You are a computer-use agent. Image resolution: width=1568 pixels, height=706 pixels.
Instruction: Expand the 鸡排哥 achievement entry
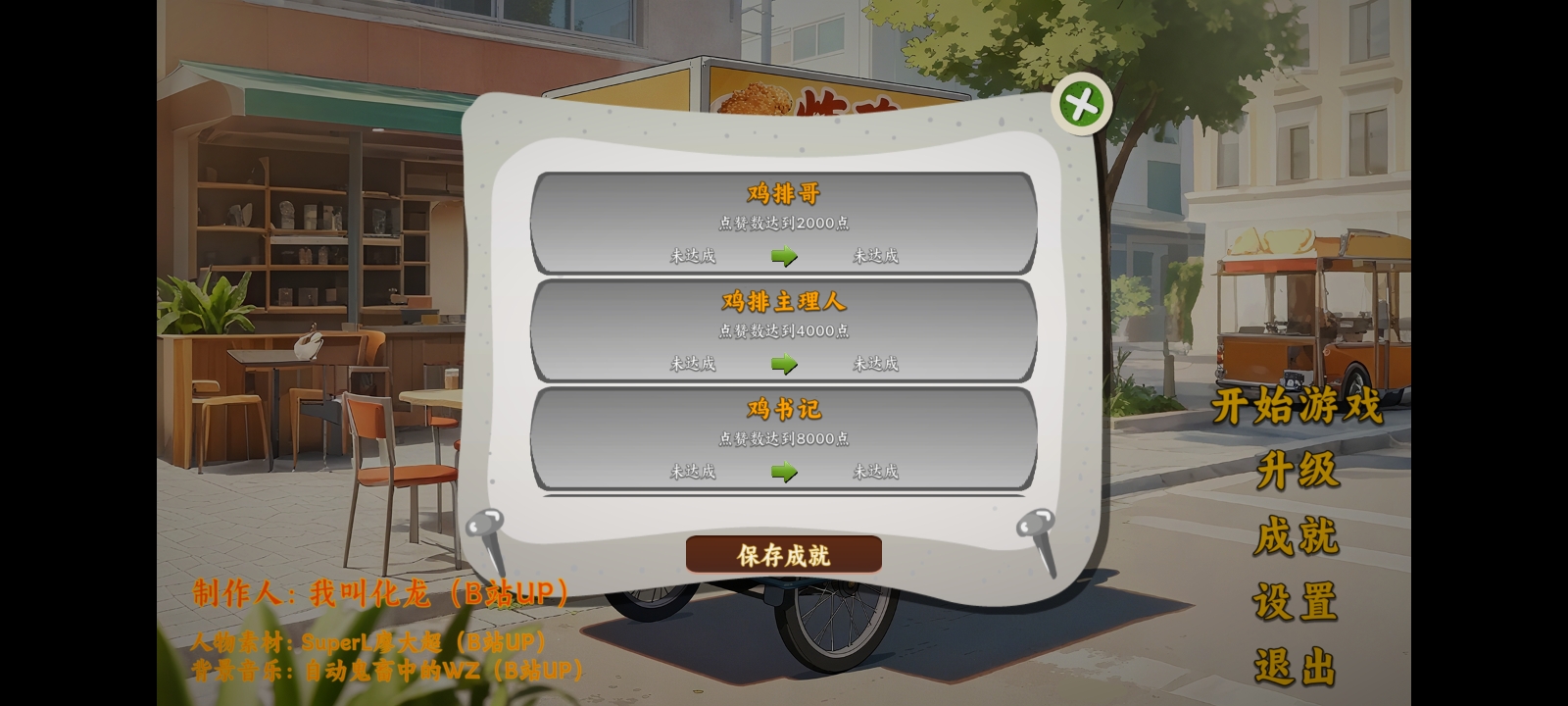coord(782,193)
